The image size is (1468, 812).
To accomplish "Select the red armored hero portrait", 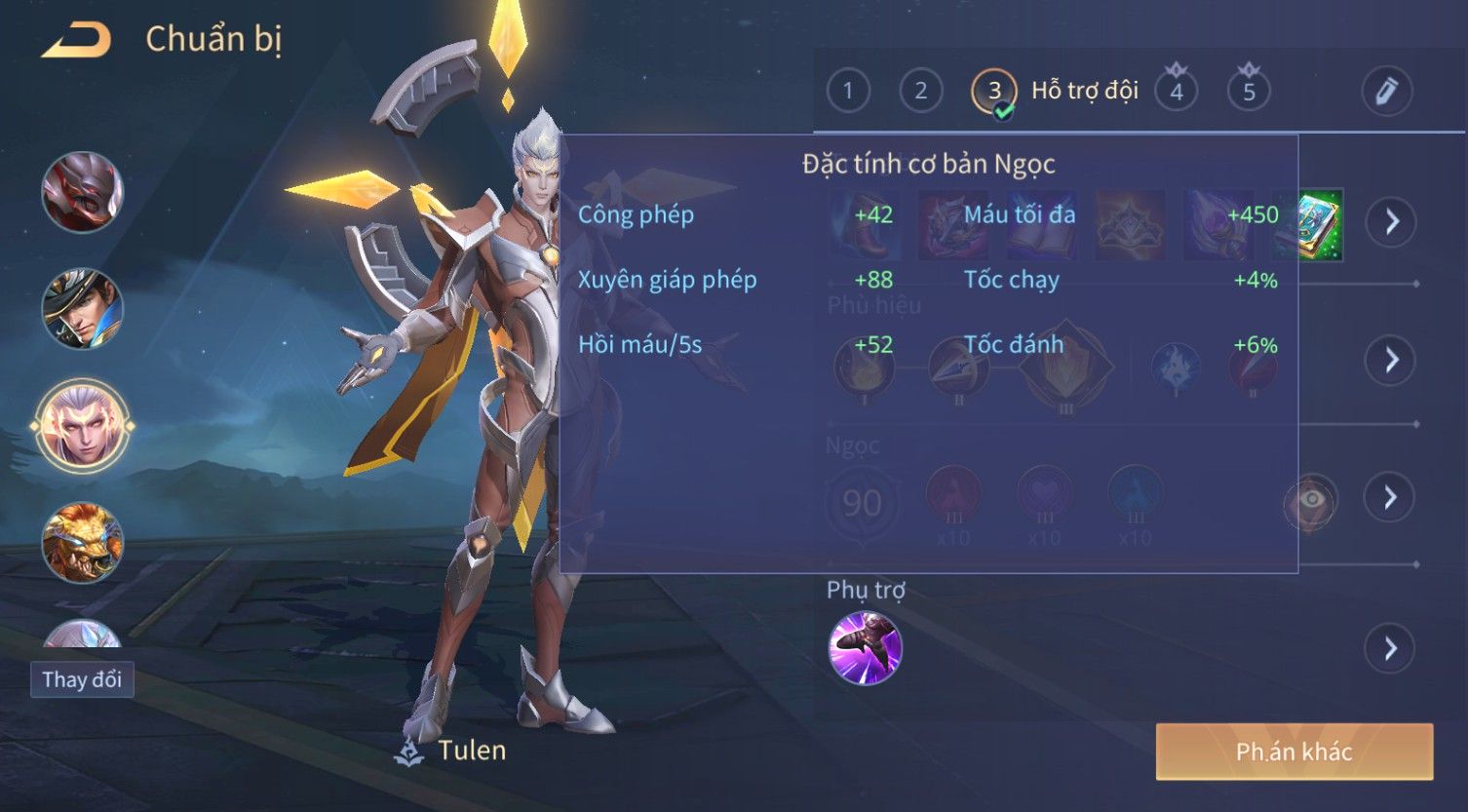I will (x=83, y=192).
